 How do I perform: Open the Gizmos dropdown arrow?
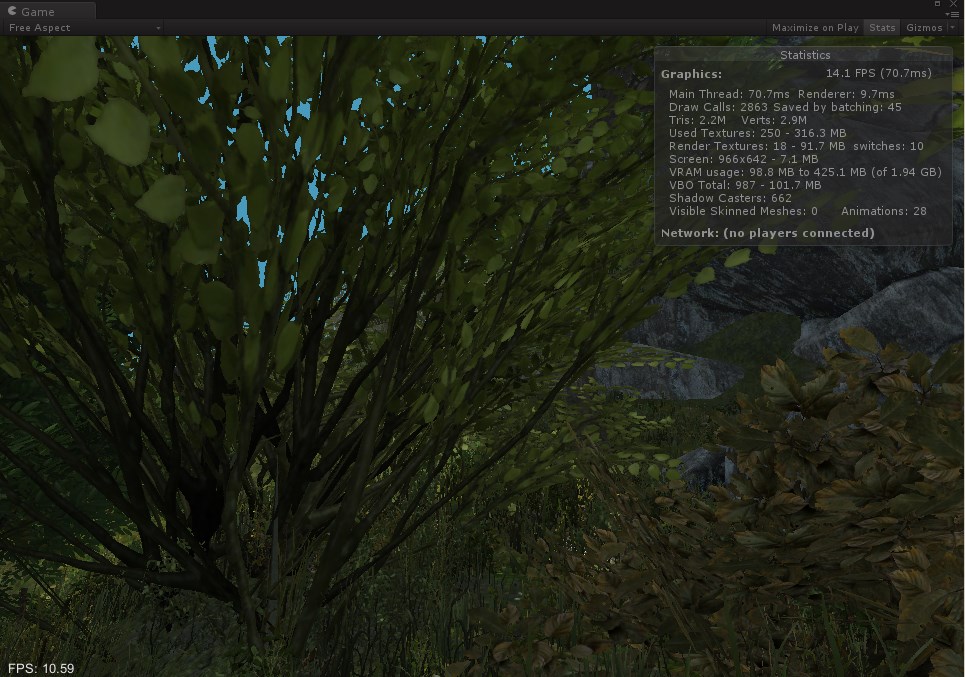point(951,28)
